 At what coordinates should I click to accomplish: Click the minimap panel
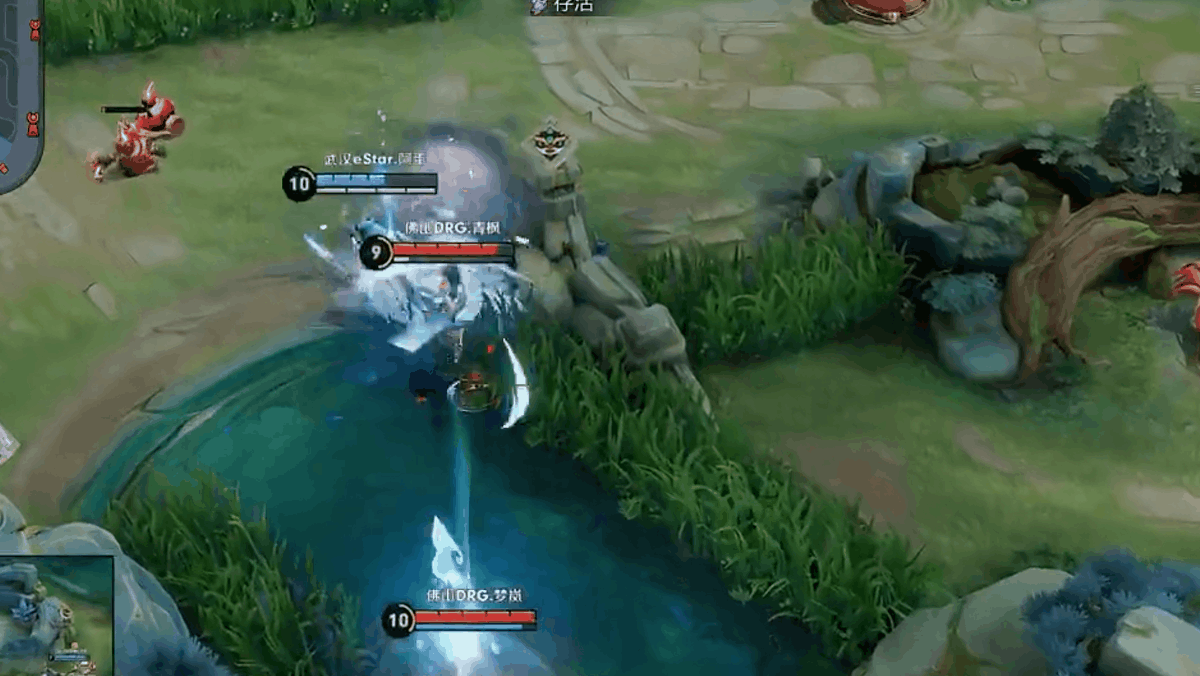pos(20,95)
